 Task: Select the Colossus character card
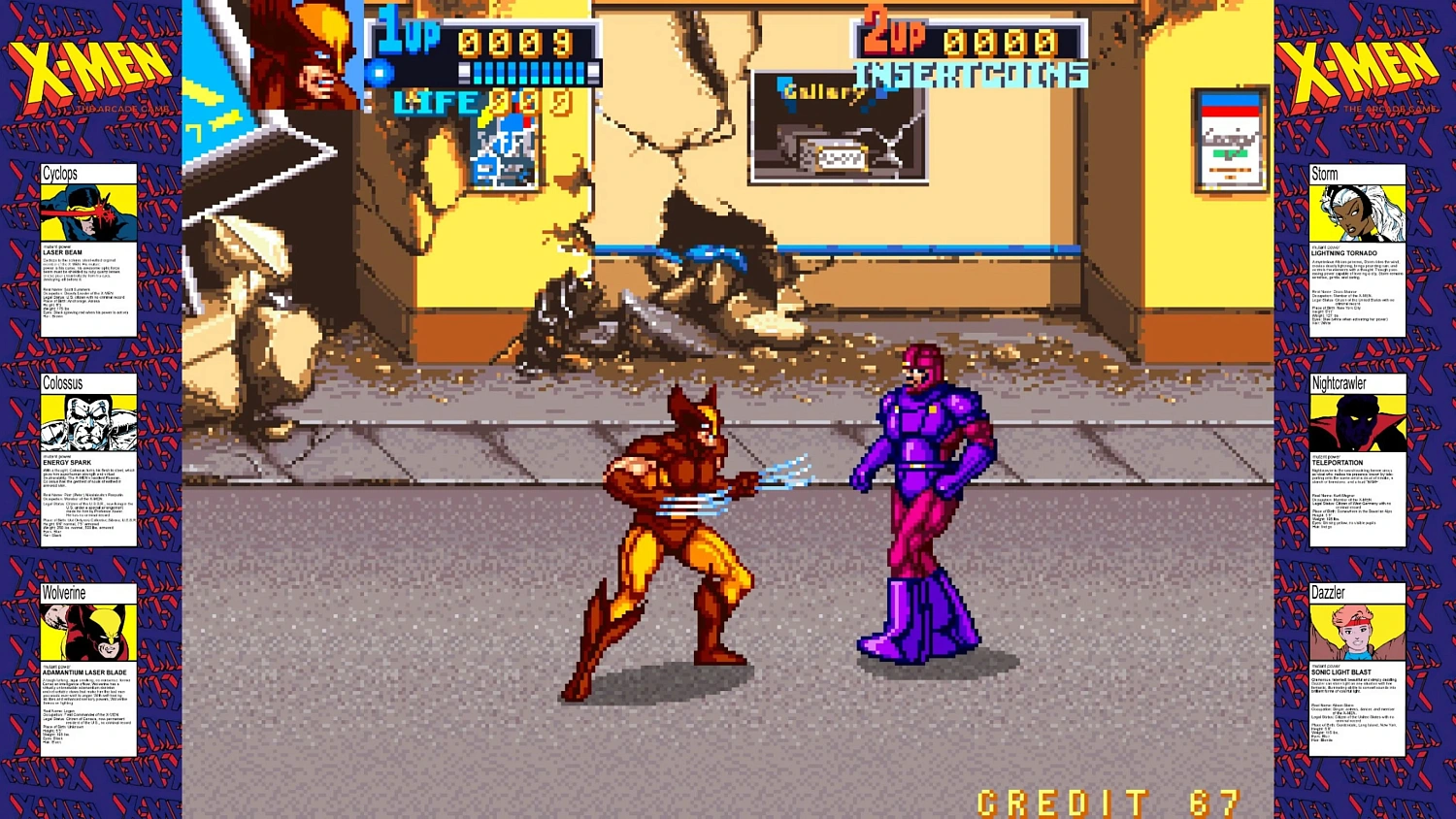pyautogui.click(x=89, y=456)
